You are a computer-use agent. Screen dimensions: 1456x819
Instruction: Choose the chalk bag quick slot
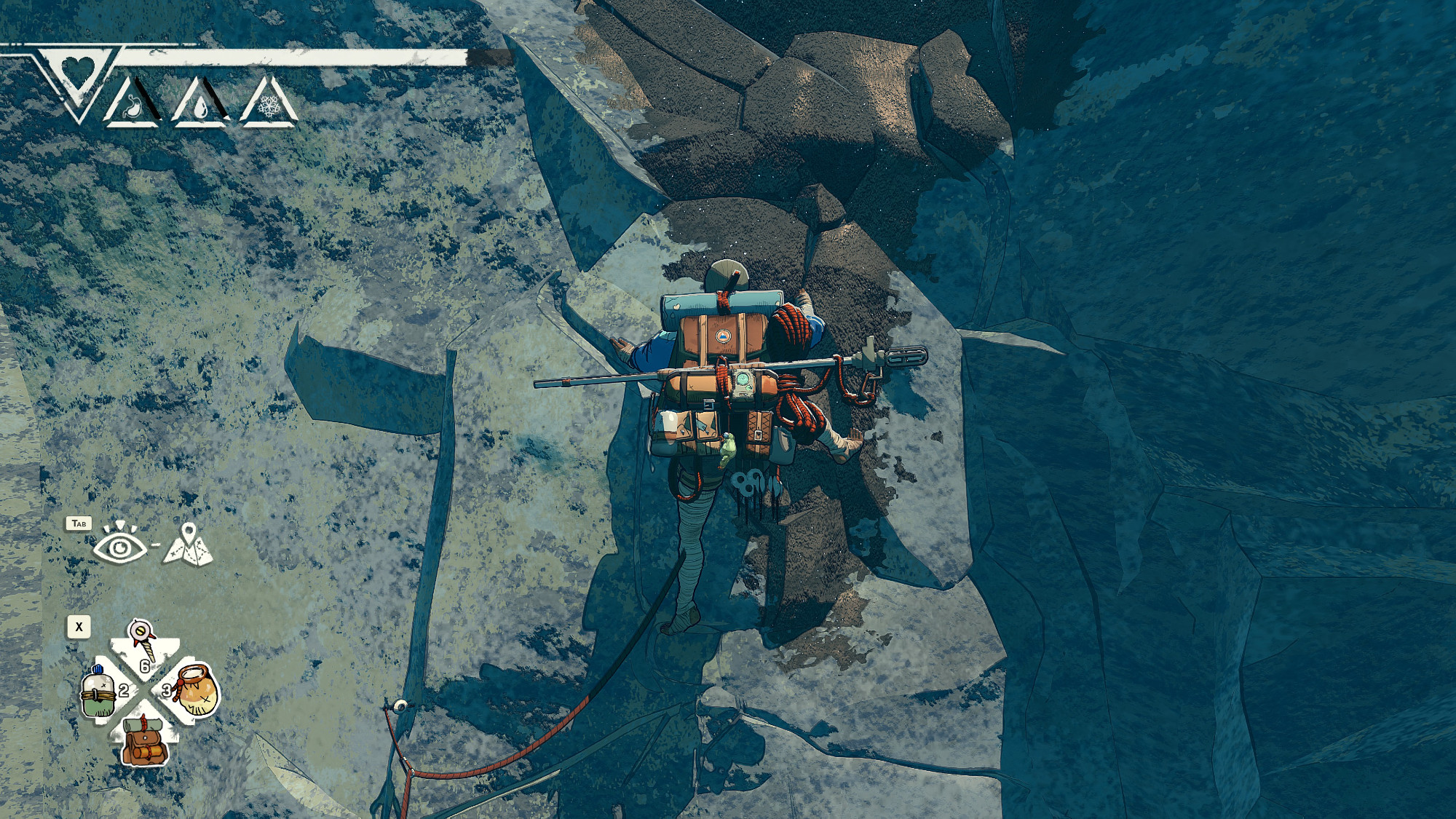pos(195,690)
